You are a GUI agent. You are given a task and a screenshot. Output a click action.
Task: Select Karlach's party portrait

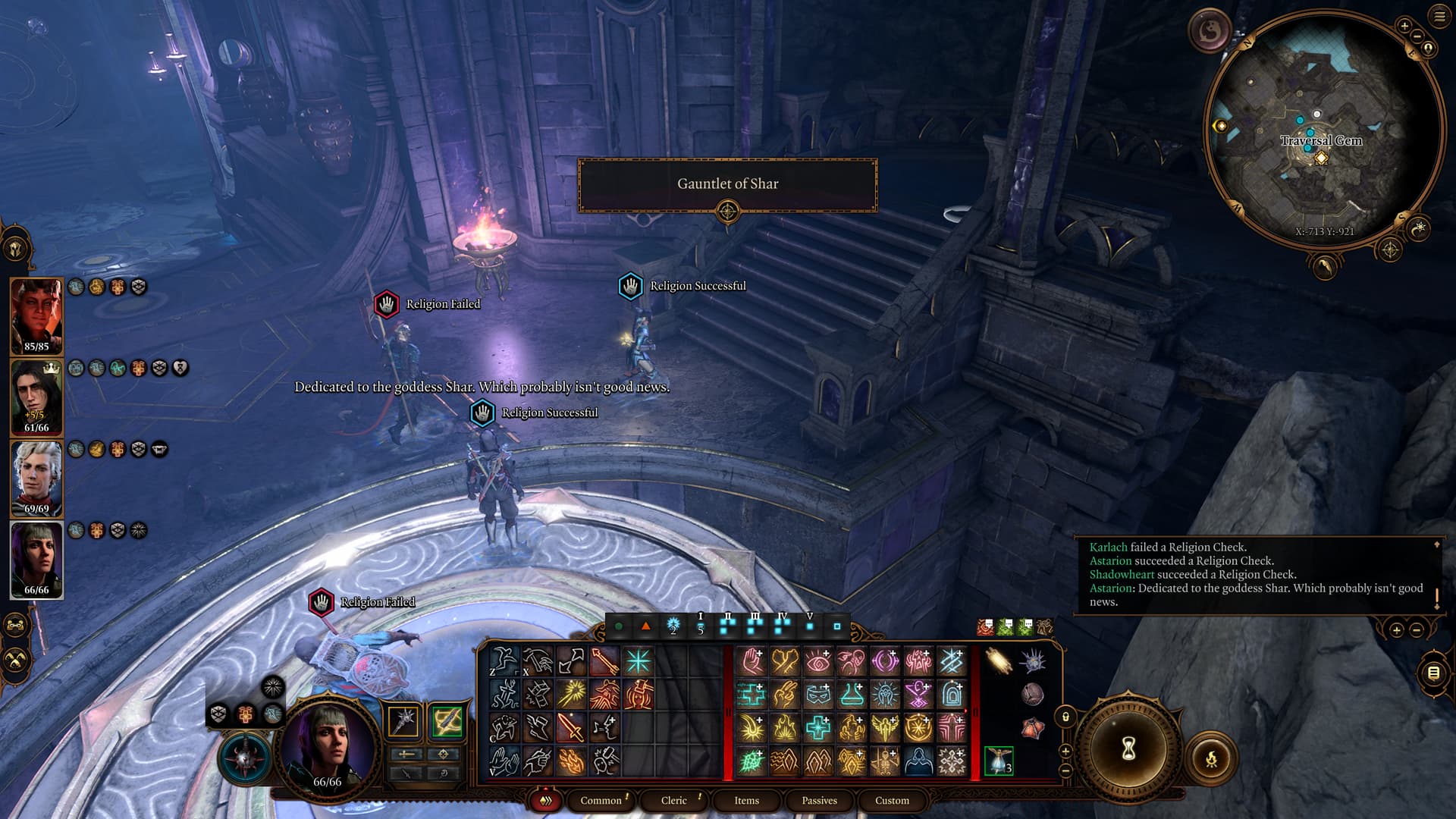click(36, 315)
